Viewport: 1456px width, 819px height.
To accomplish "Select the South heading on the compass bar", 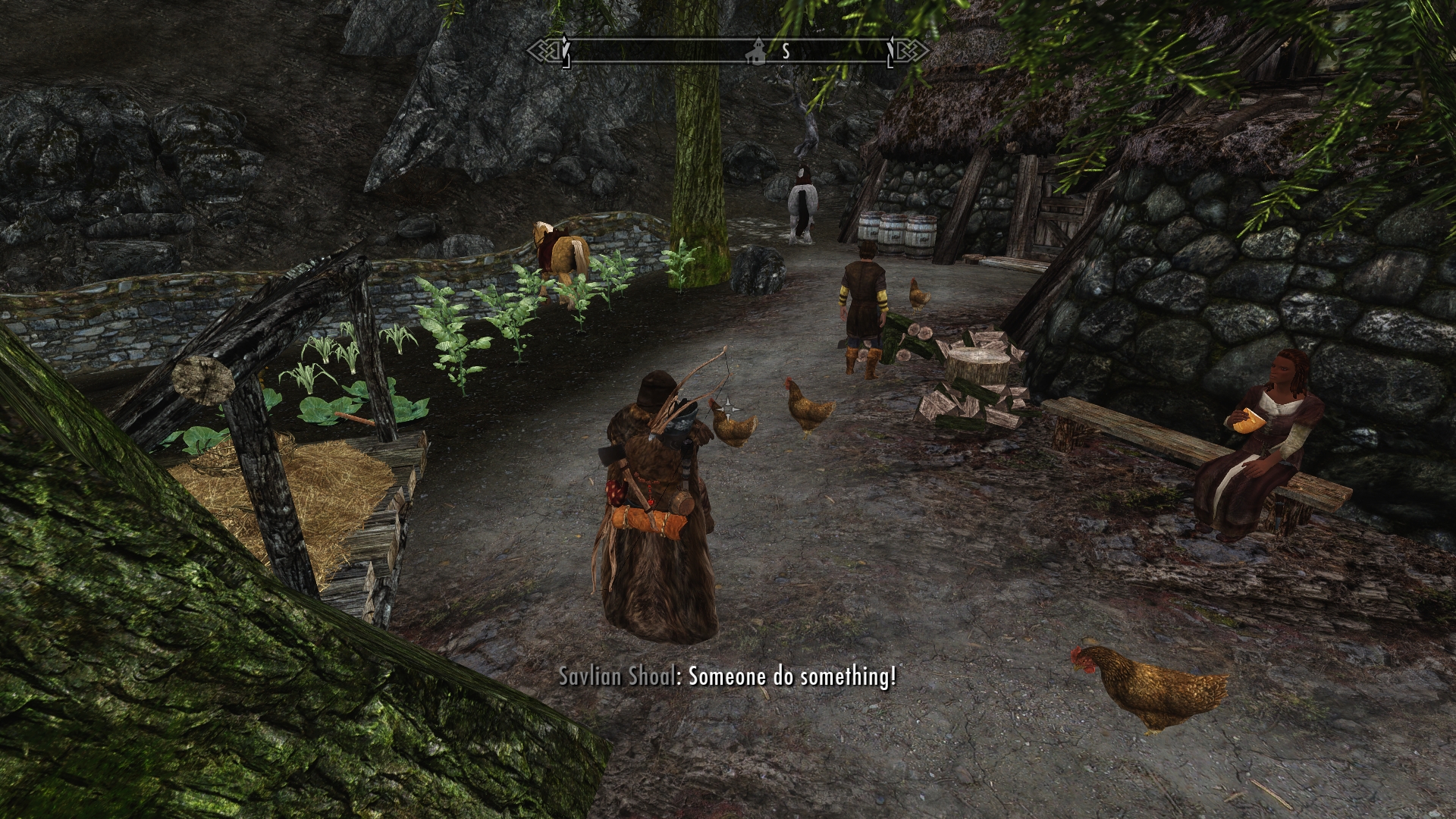I will 786,52.
